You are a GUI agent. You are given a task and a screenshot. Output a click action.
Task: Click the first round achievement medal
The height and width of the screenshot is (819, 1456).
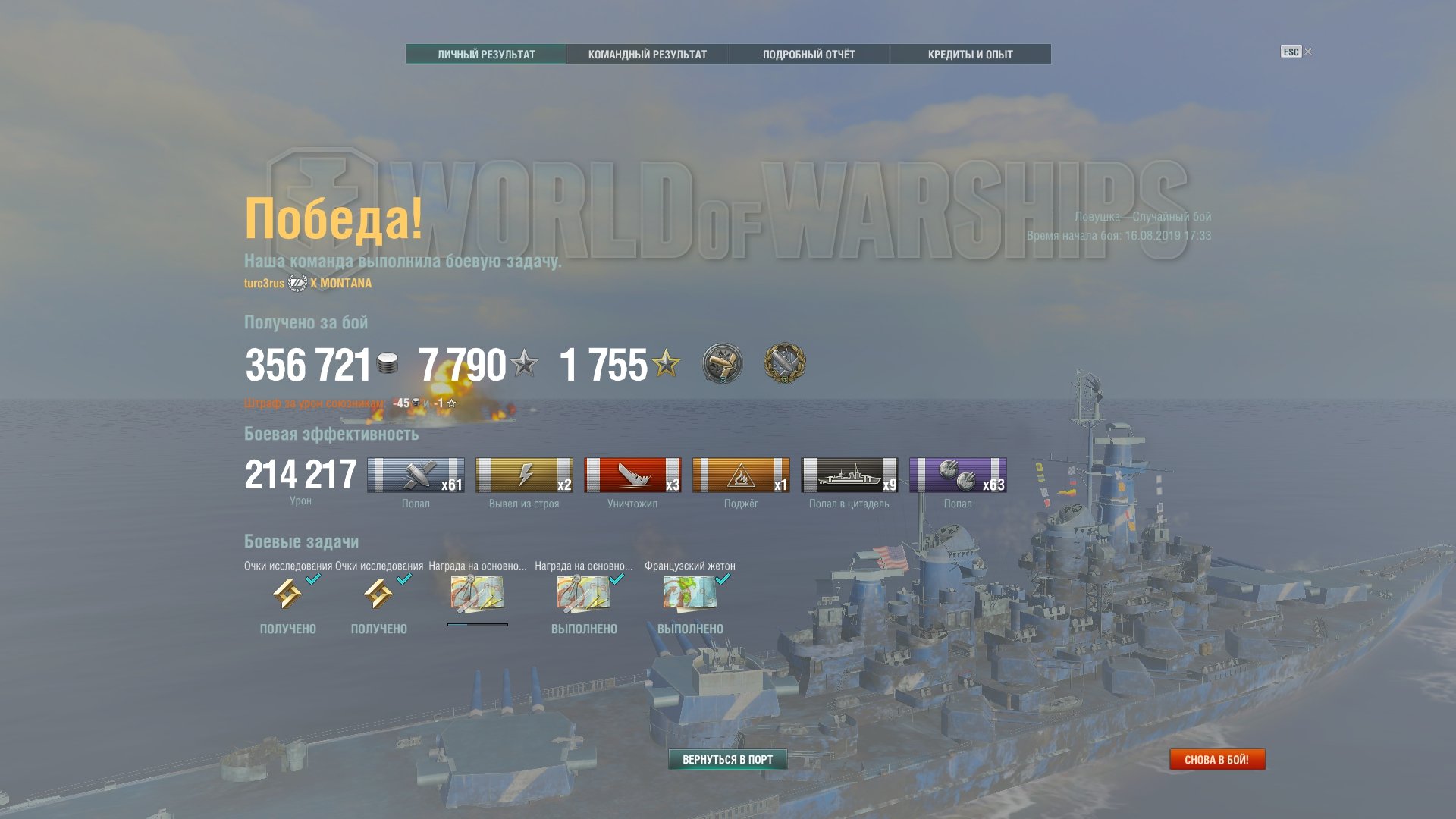(722, 363)
